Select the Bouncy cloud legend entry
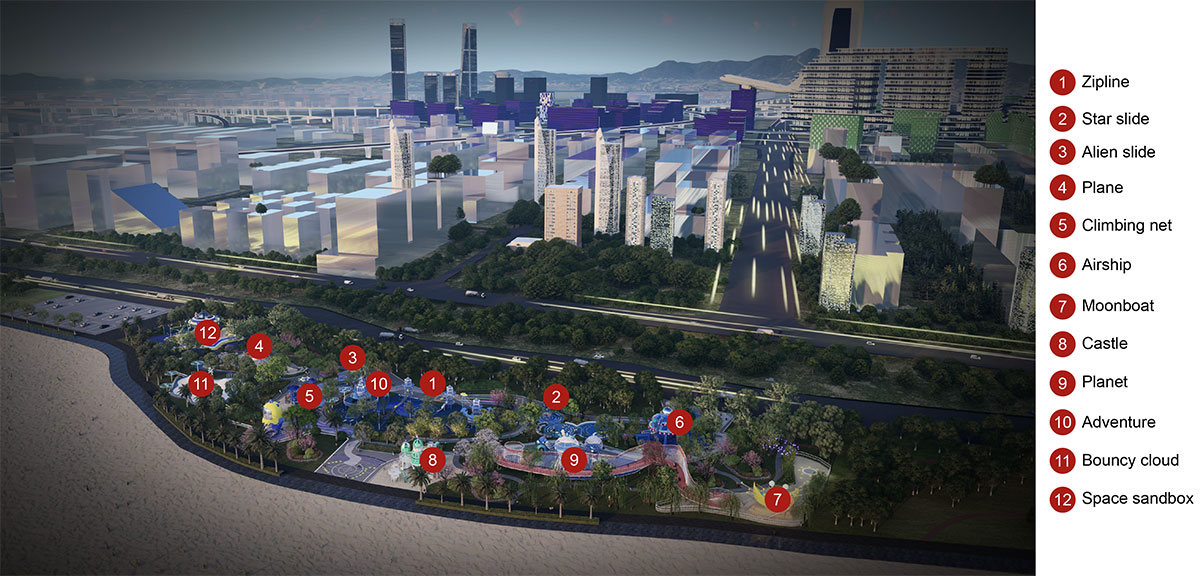 1130,461
